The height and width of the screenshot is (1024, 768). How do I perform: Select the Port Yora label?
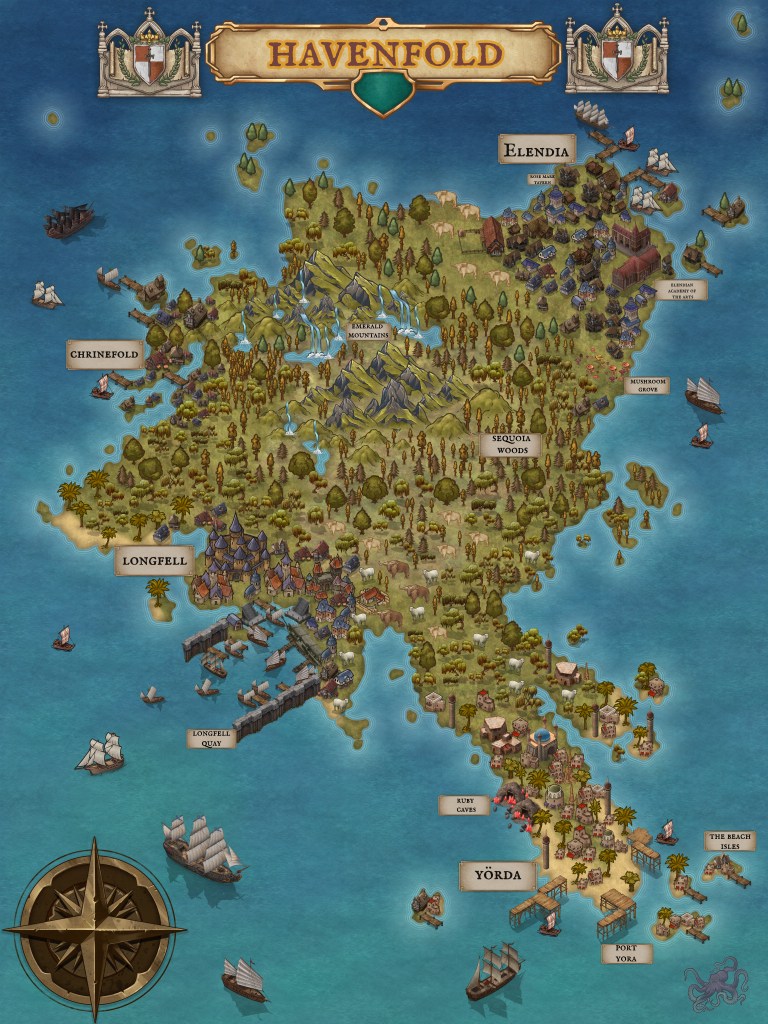[626, 954]
